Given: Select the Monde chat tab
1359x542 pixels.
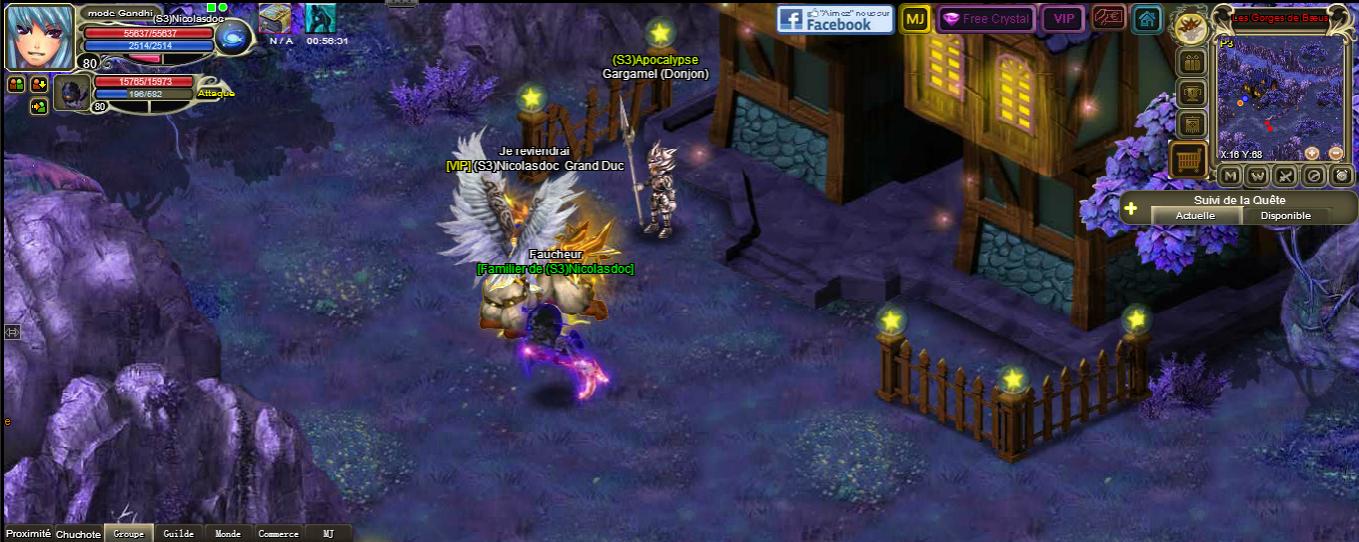Looking at the screenshot, I should pyautogui.click(x=228, y=534).
